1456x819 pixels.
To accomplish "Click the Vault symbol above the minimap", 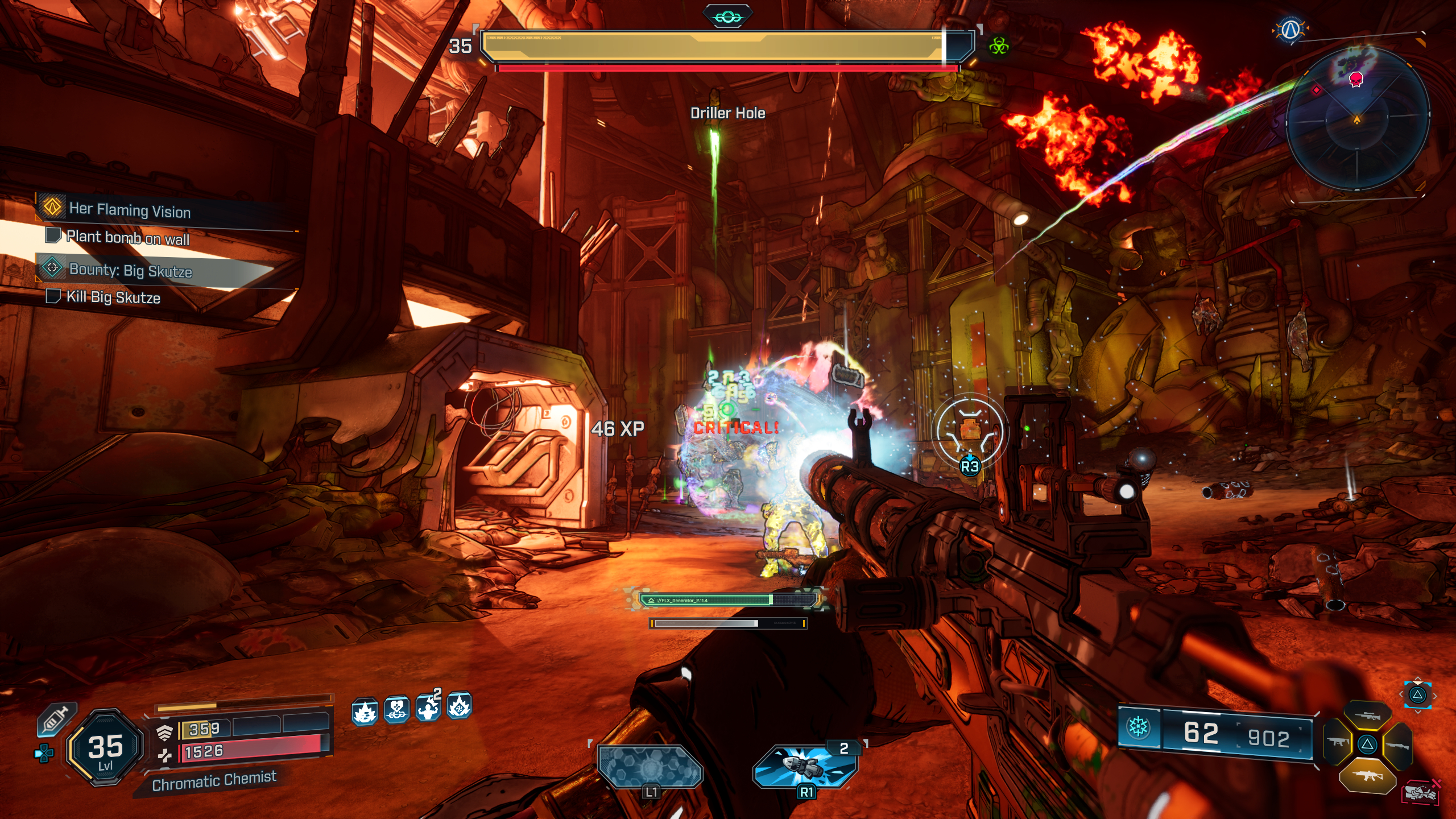I will pyautogui.click(x=1290, y=30).
